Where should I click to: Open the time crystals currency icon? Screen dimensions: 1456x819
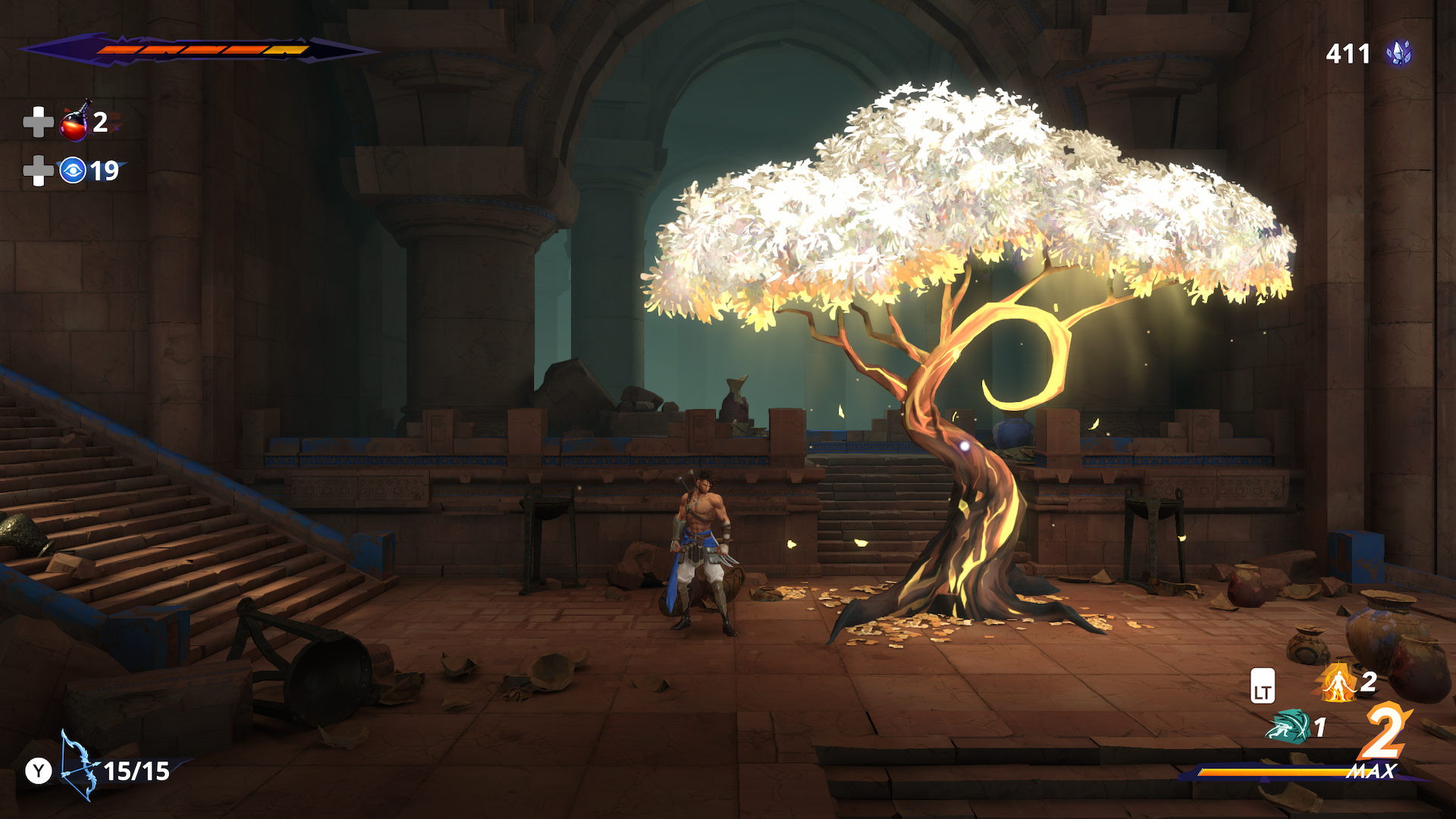tap(1399, 53)
